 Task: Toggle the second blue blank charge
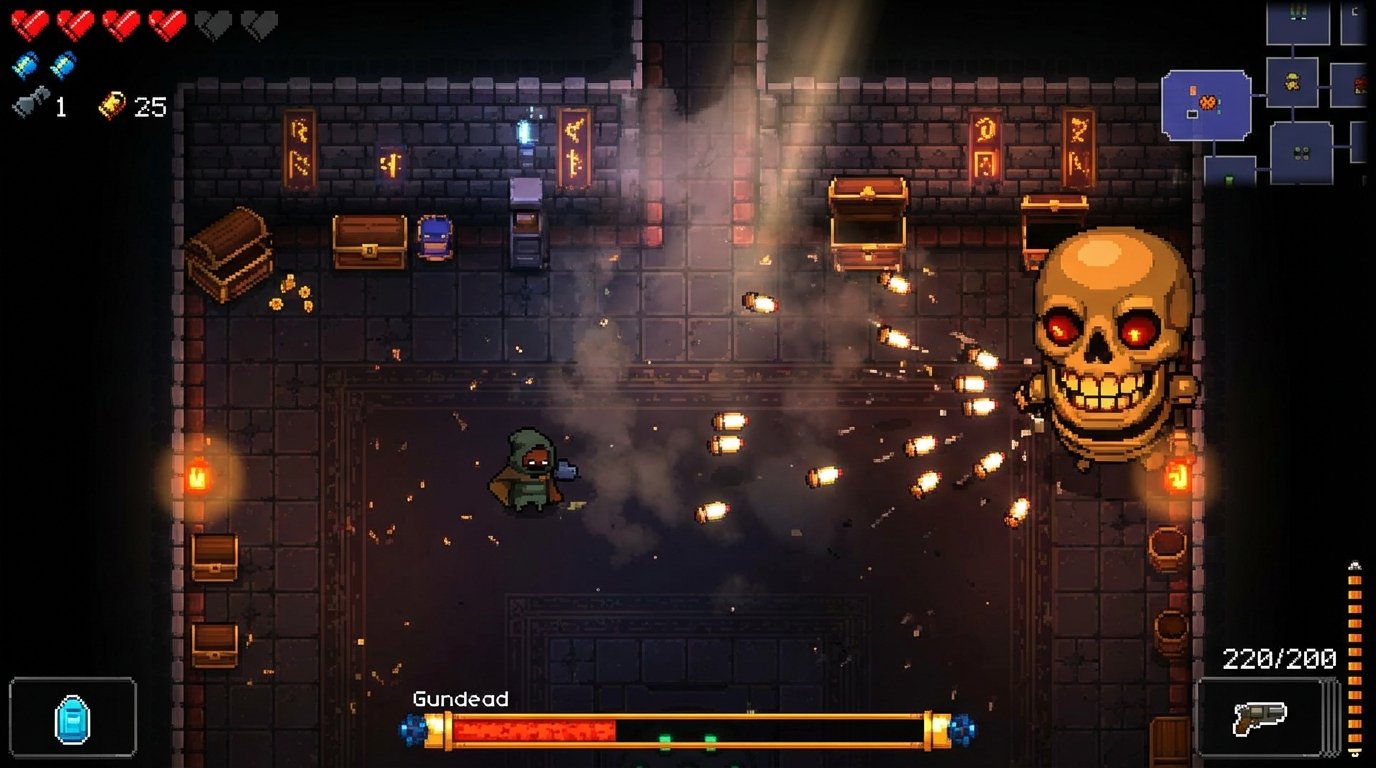click(62, 64)
